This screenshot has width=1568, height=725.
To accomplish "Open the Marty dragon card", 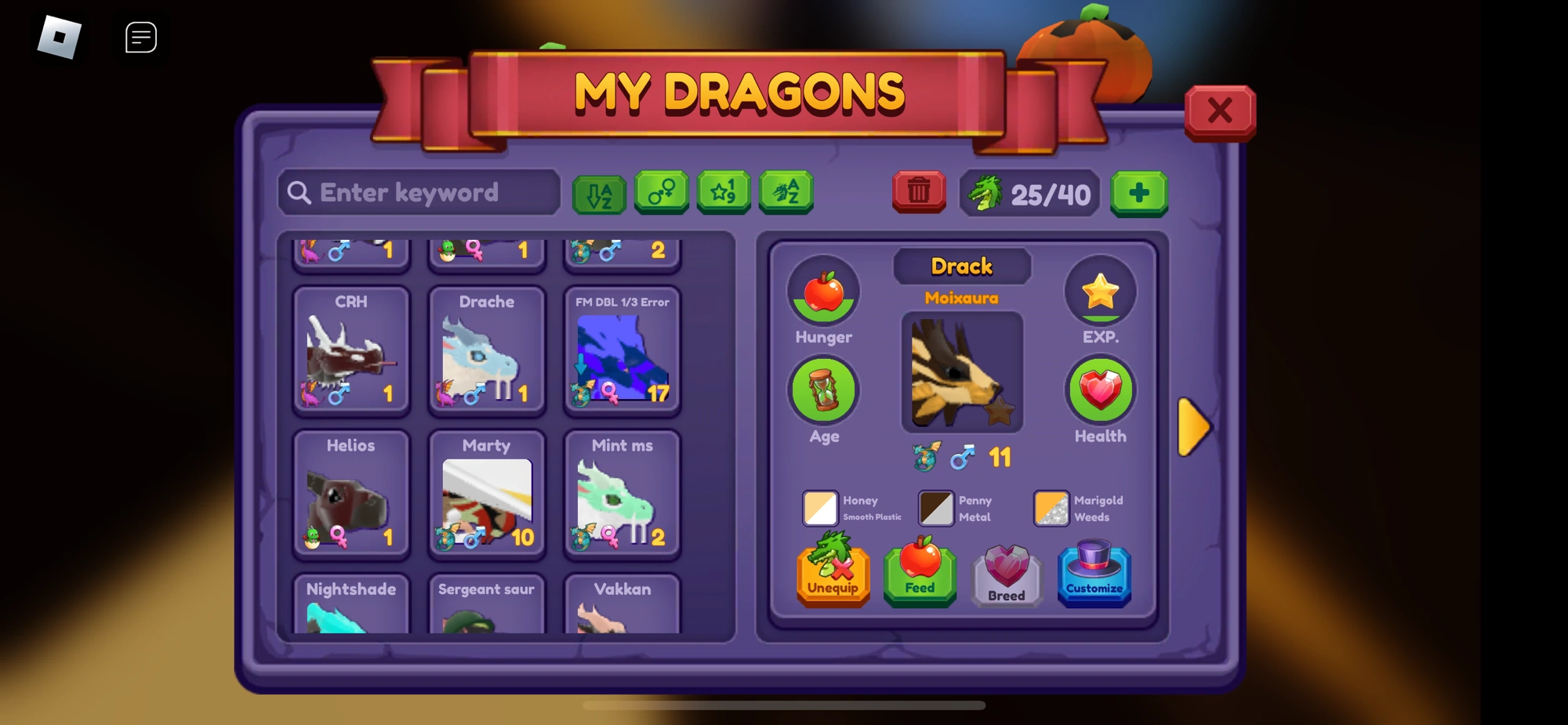I will tap(486, 495).
